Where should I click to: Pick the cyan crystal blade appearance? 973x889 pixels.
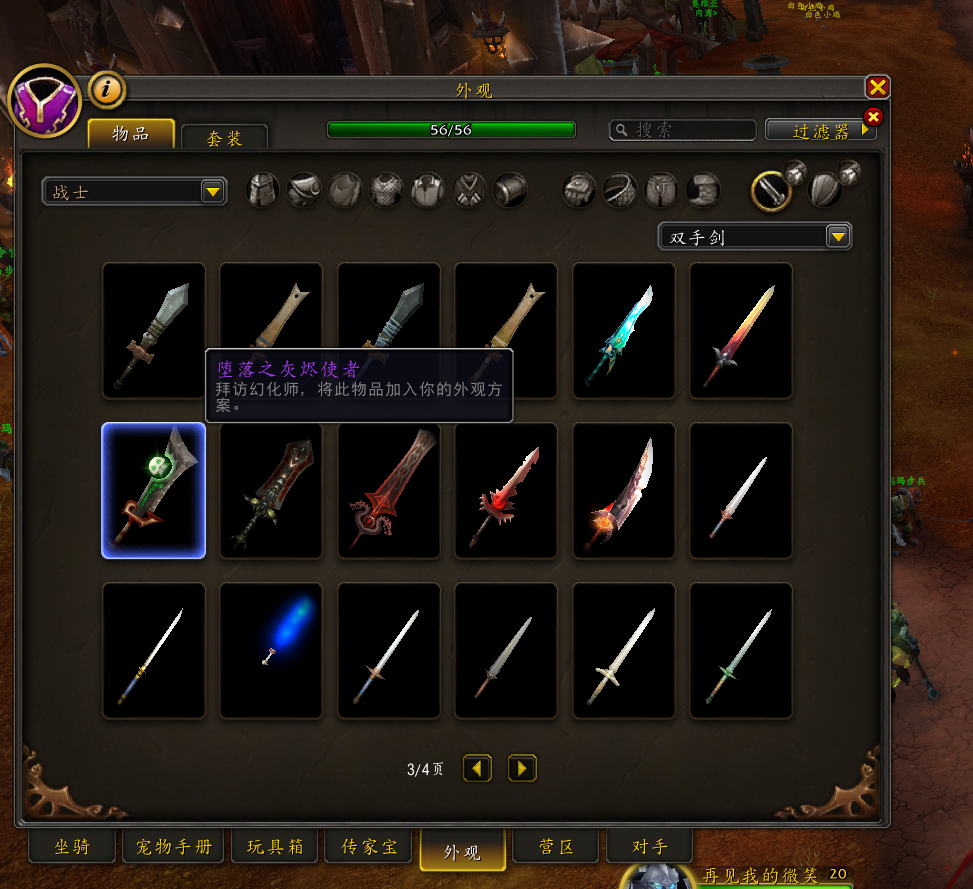click(623, 331)
